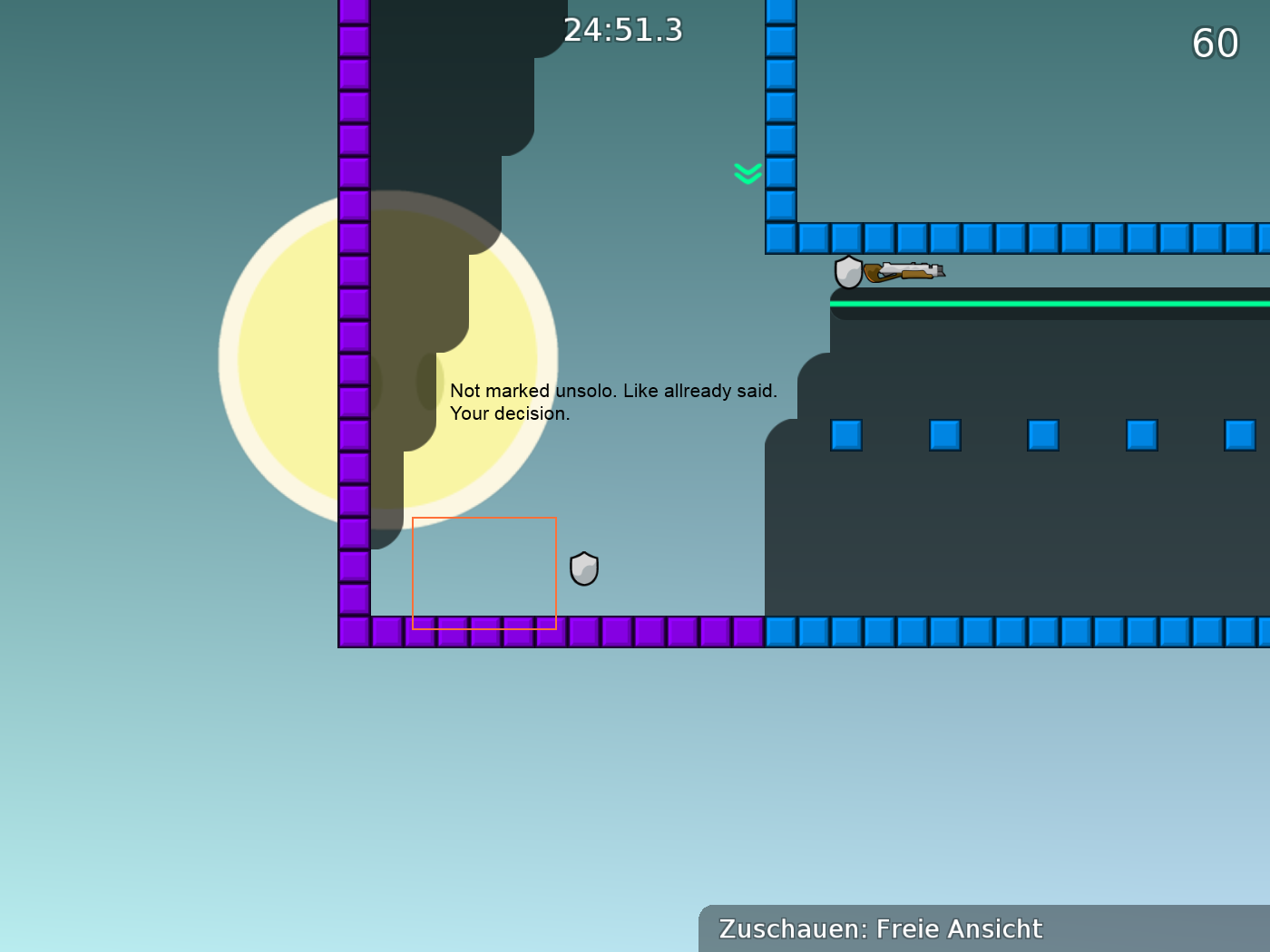This screenshot has width=1270, height=952.
Task: Expand the downward chevron marker above the ledge
Action: point(747,173)
